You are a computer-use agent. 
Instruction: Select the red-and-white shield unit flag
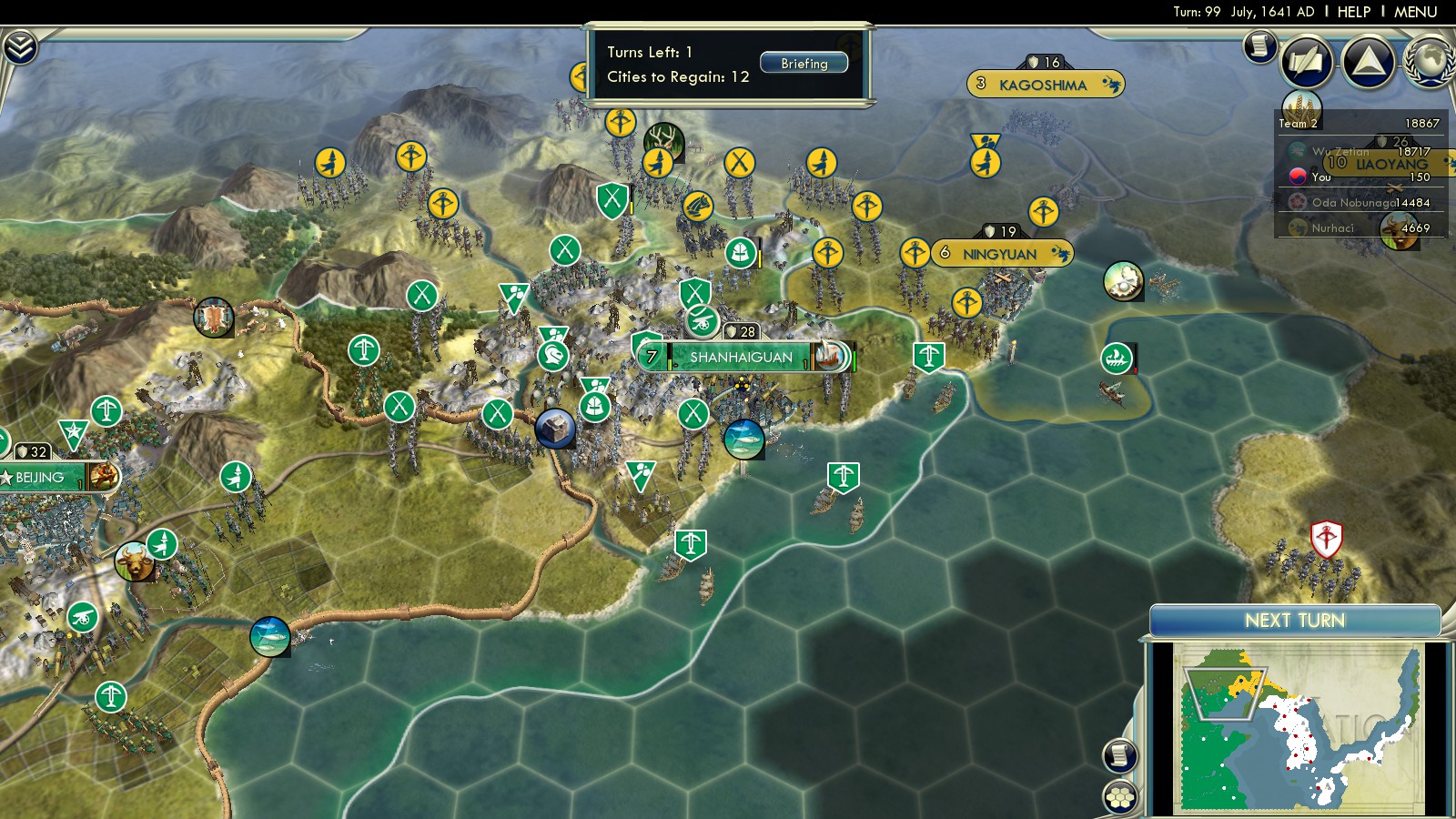(x=1326, y=539)
